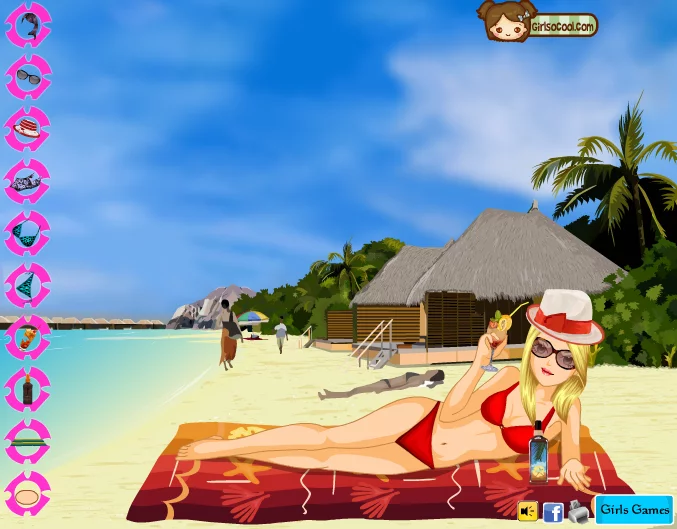Choose the teal bikini bottom icon
This screenshot has width=677, height=529.
[x=27, y=286]
